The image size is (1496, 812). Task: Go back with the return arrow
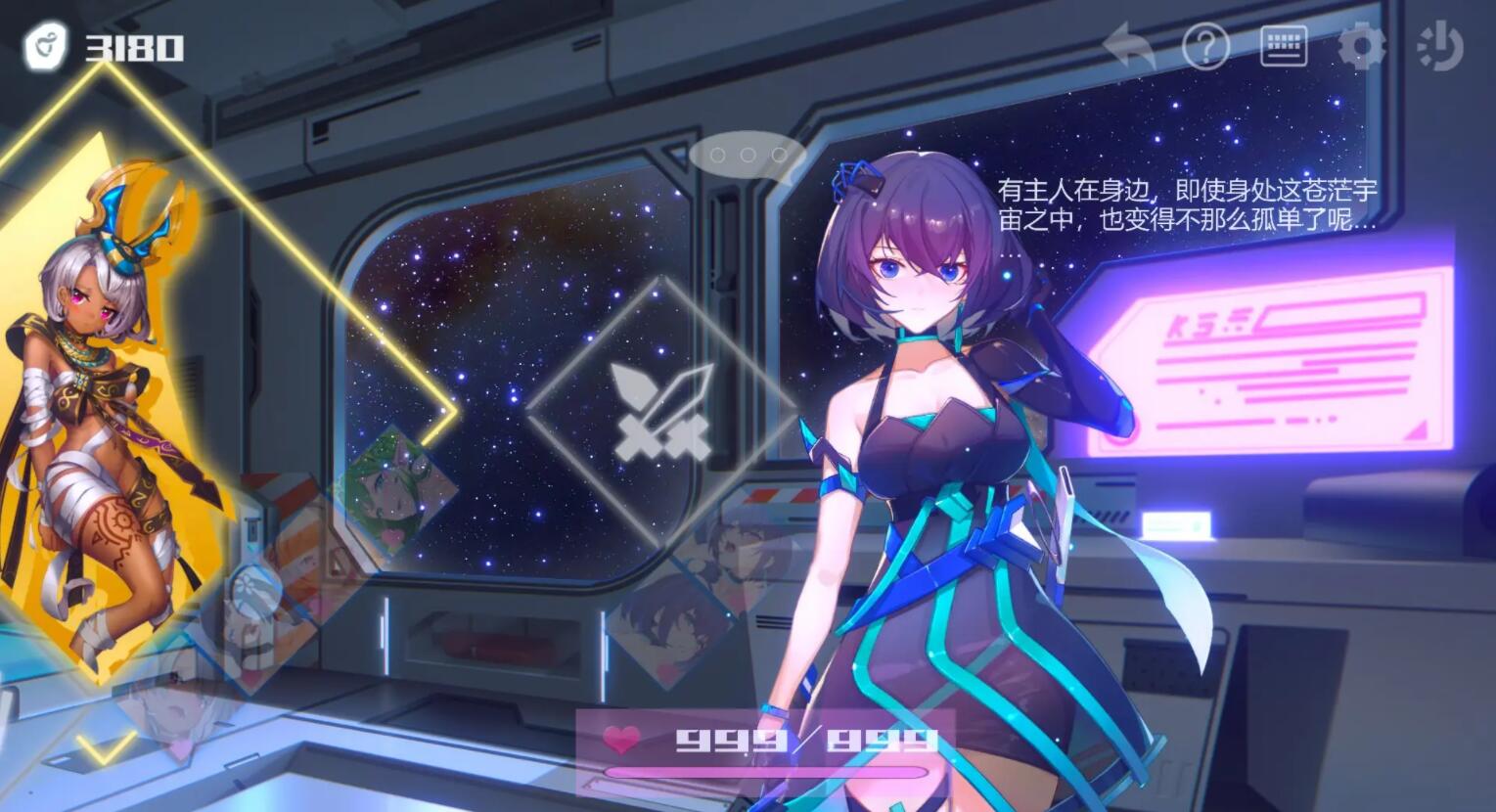(x=1129, y=45)
